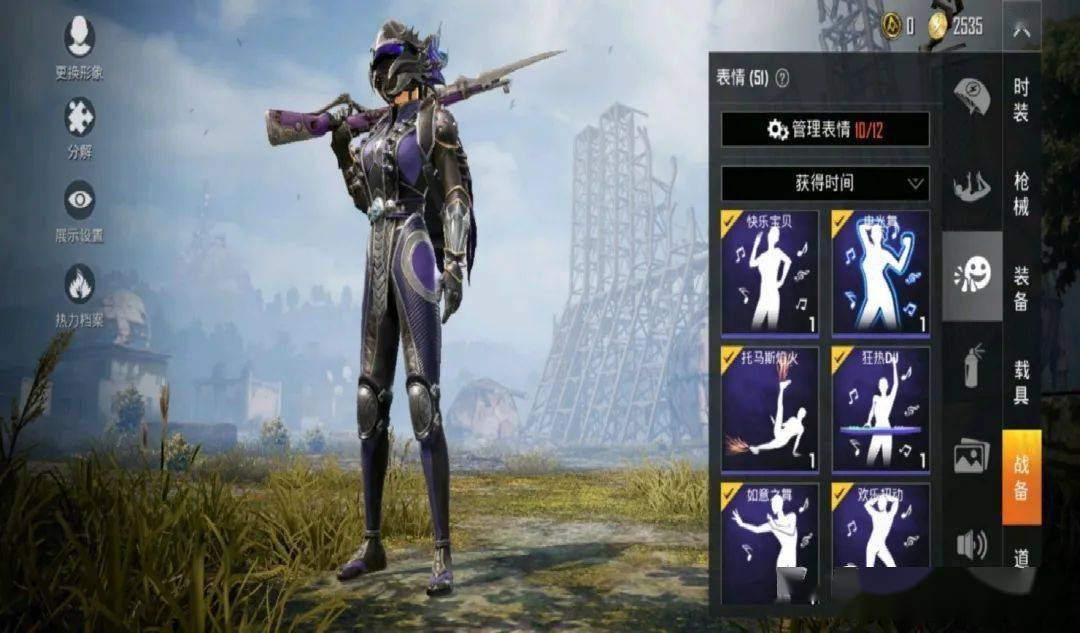
Task: Open the 获得时间 sort dropdown
Action: [825, 183]
